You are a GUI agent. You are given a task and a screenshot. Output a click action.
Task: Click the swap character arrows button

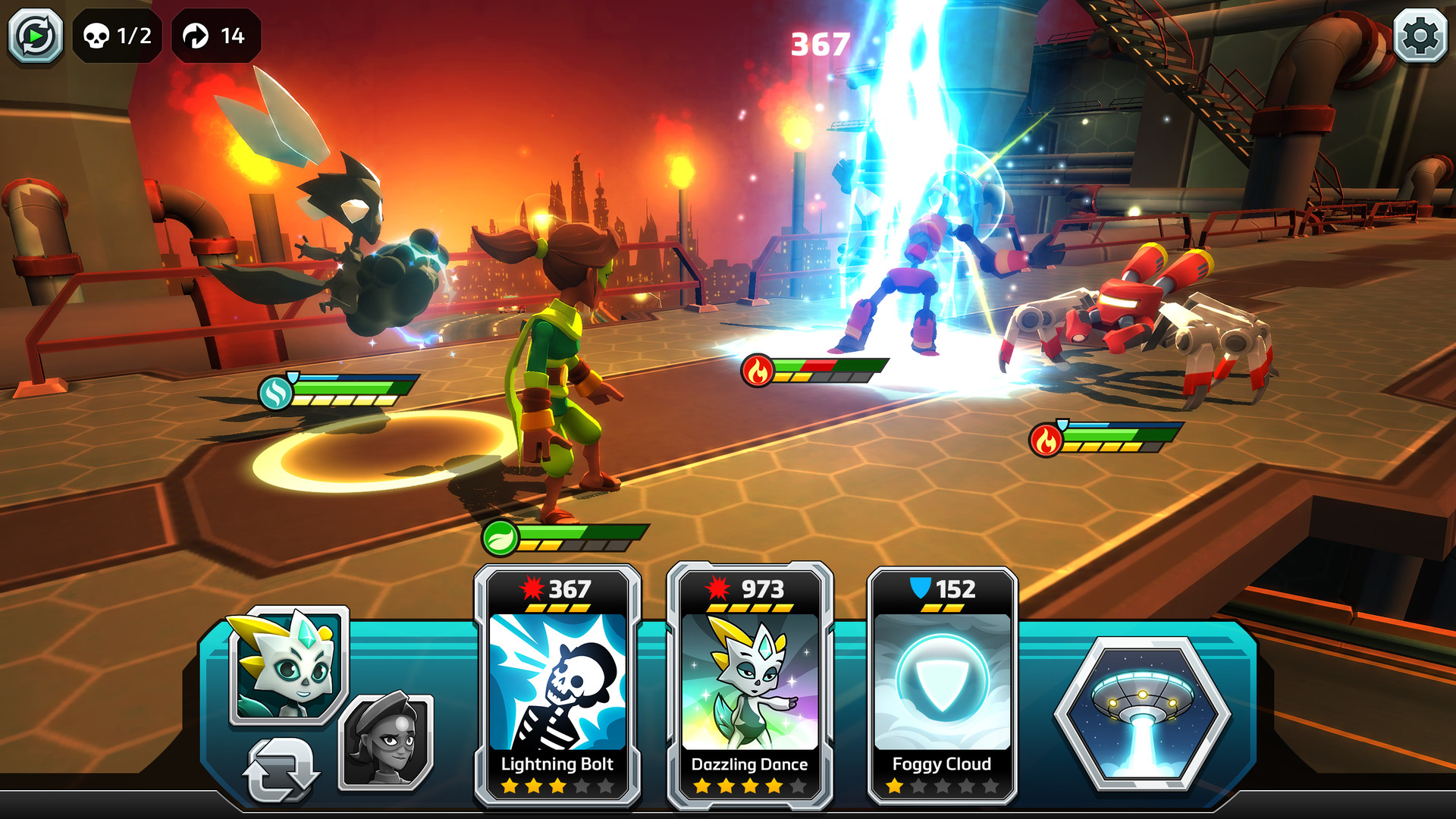pyautogui.click(x=280, y=770)
